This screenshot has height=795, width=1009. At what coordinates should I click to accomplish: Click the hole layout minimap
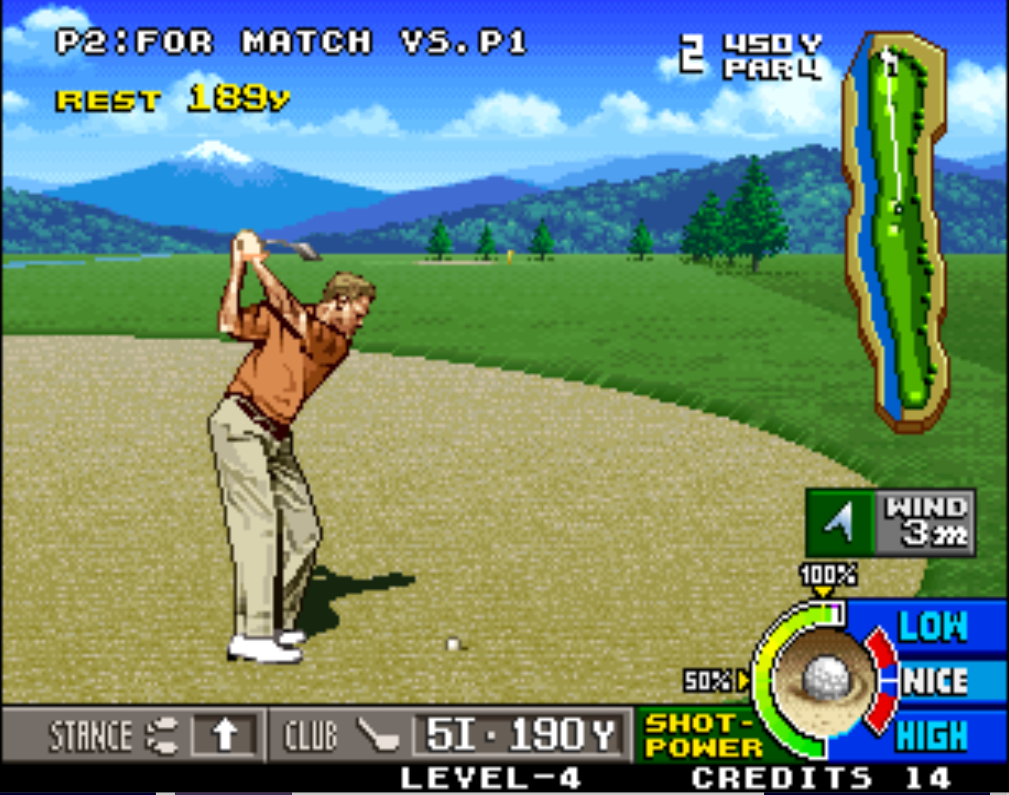(x=894, y=230)
